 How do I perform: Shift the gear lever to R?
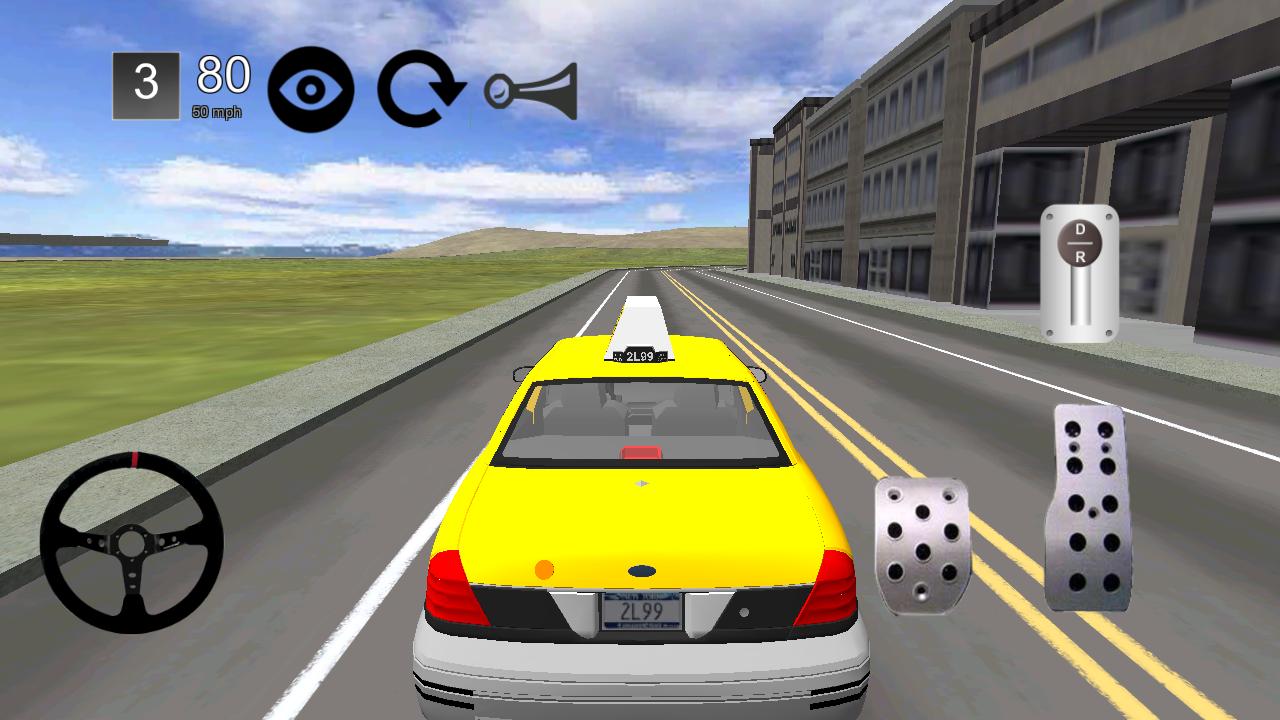1082,255
